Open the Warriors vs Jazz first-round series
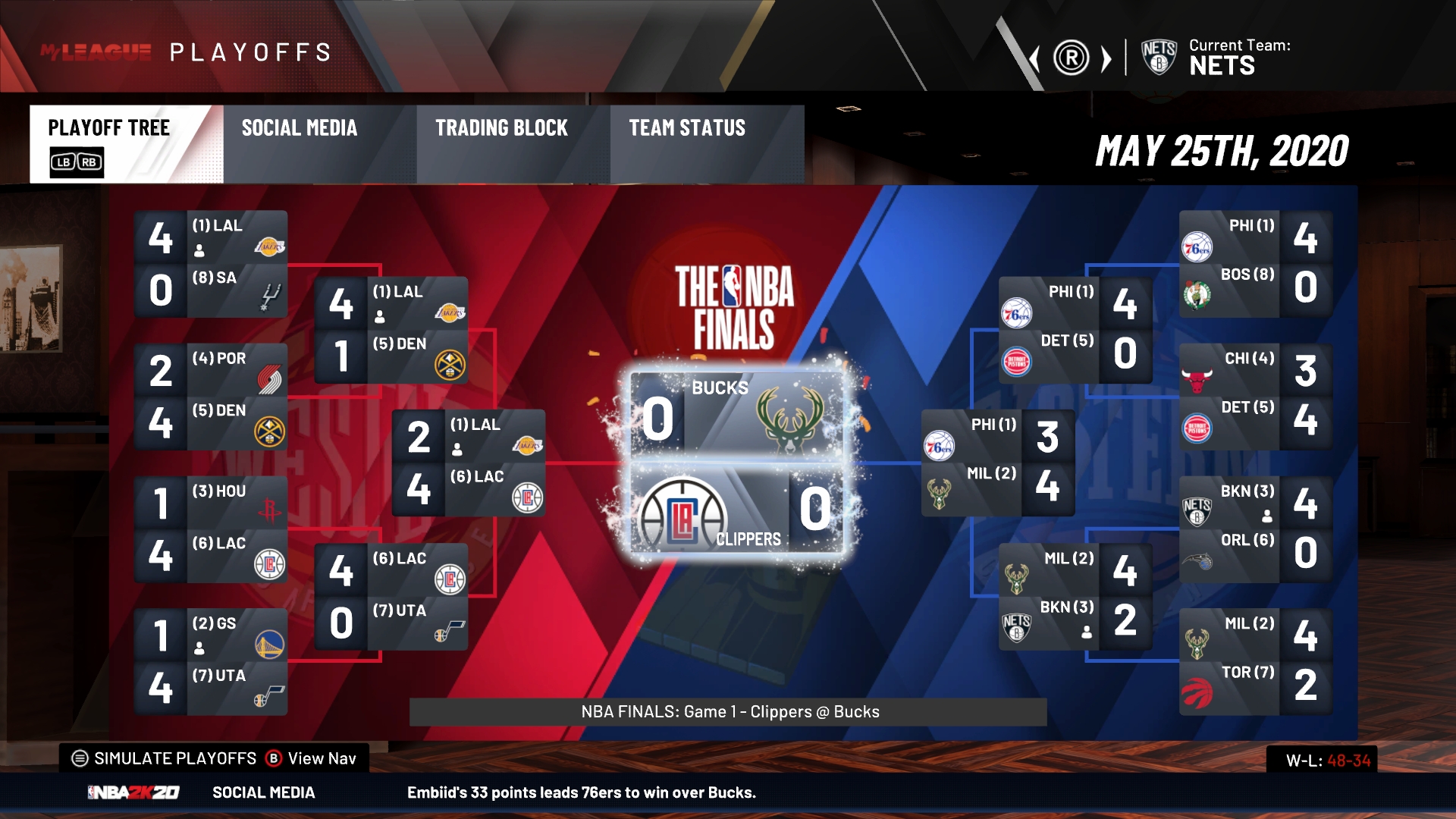The width and height of the screenshot is (1456, 819). [211, 662]
